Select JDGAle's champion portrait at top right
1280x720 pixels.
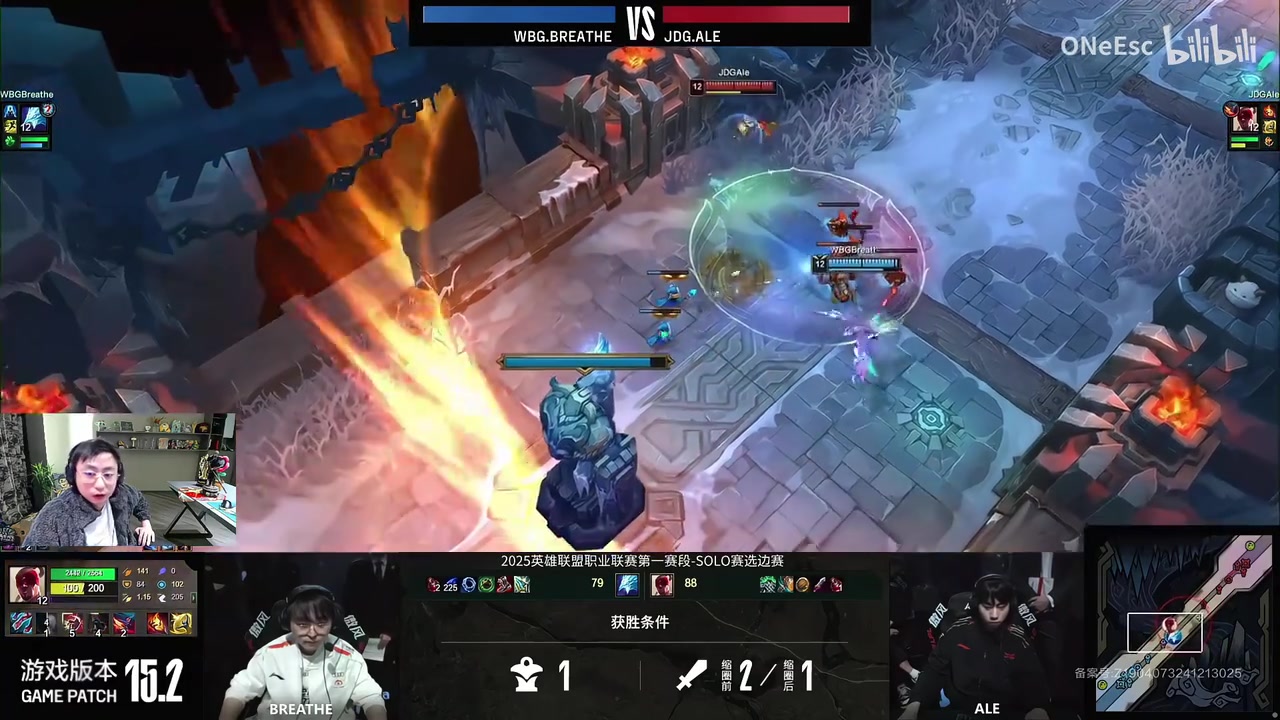coord(1244,118)
